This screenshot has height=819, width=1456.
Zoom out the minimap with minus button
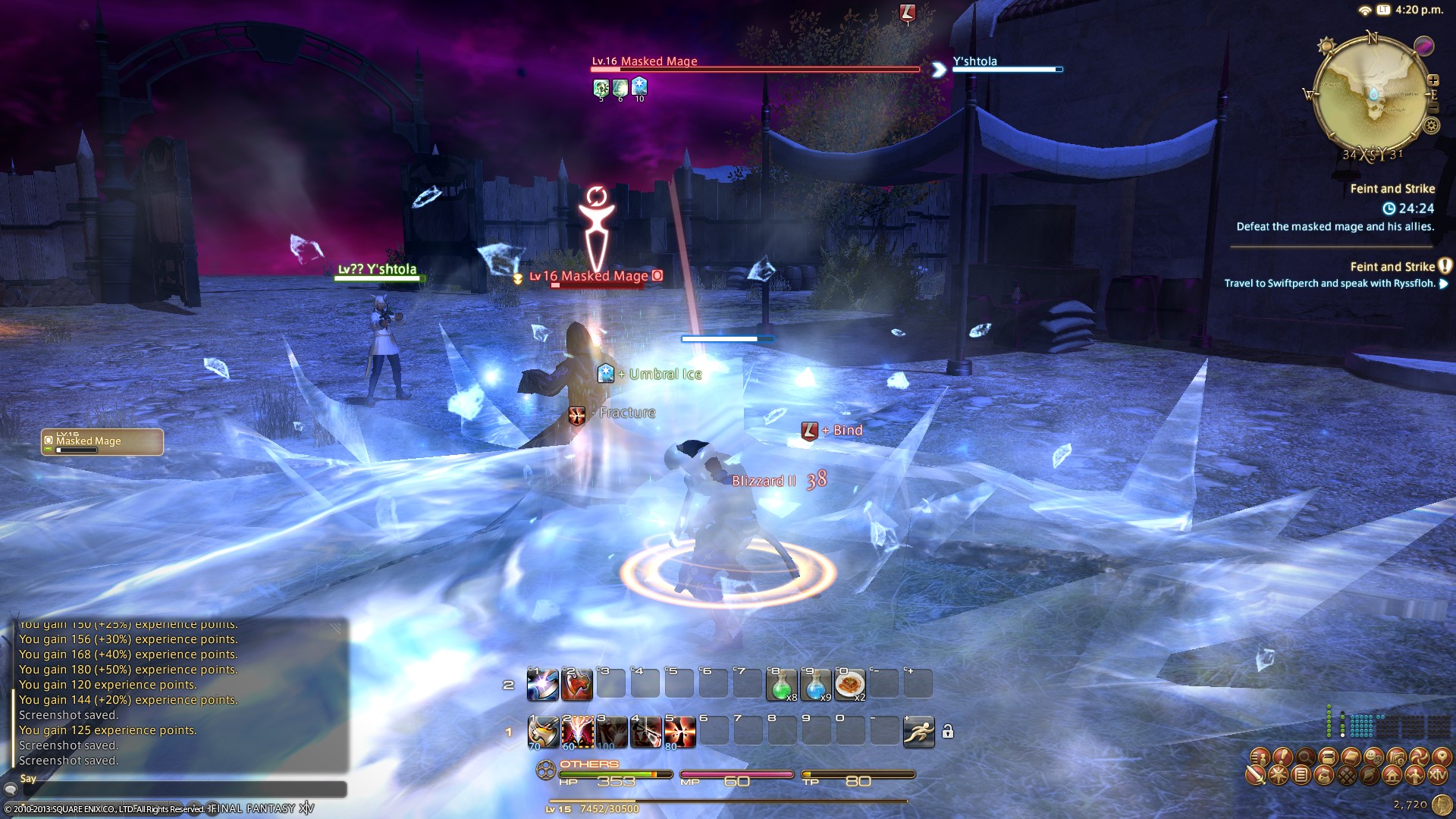[x=1433, y=108]
